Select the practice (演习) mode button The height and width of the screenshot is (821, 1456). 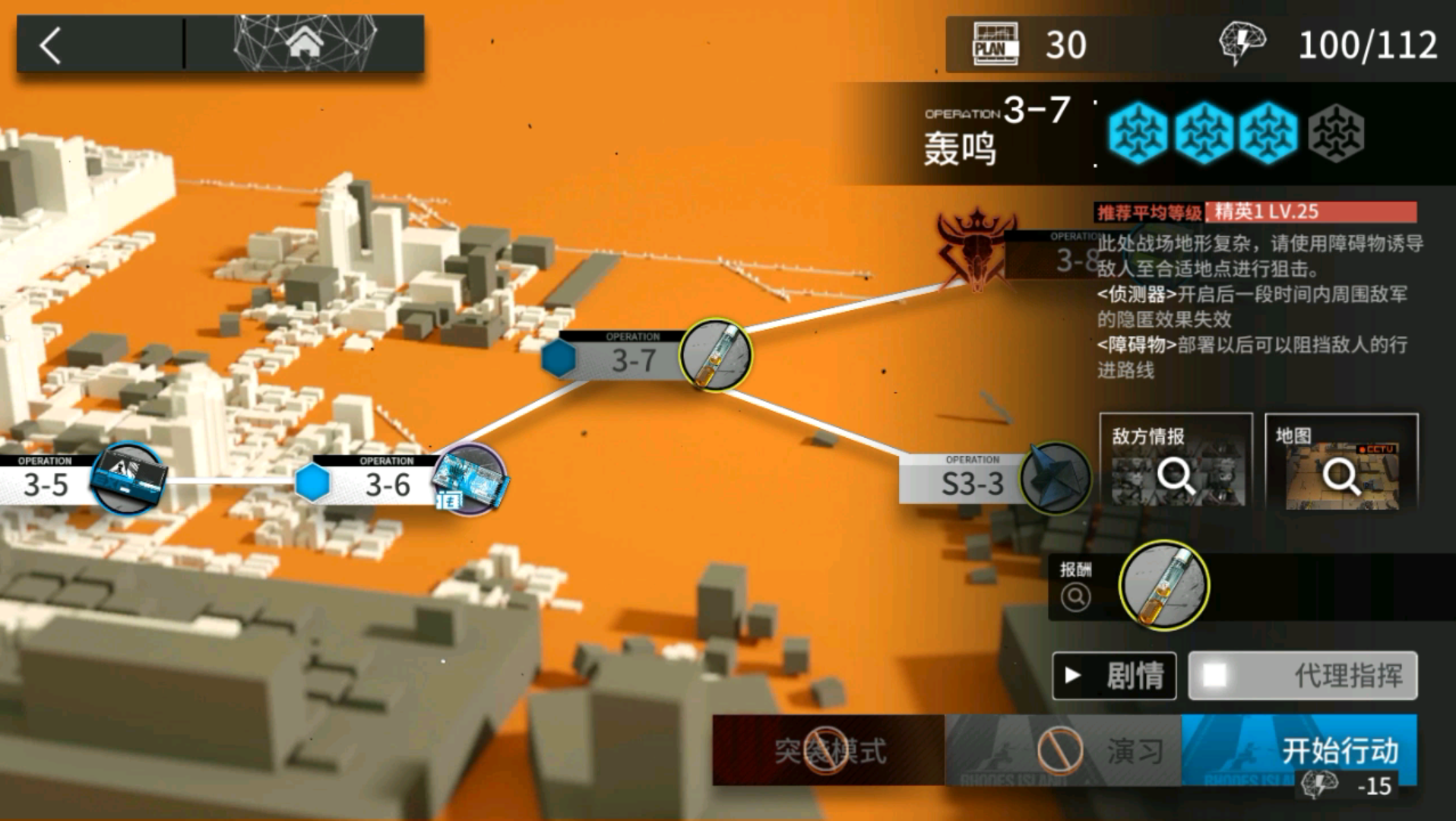coord(1062,751)
